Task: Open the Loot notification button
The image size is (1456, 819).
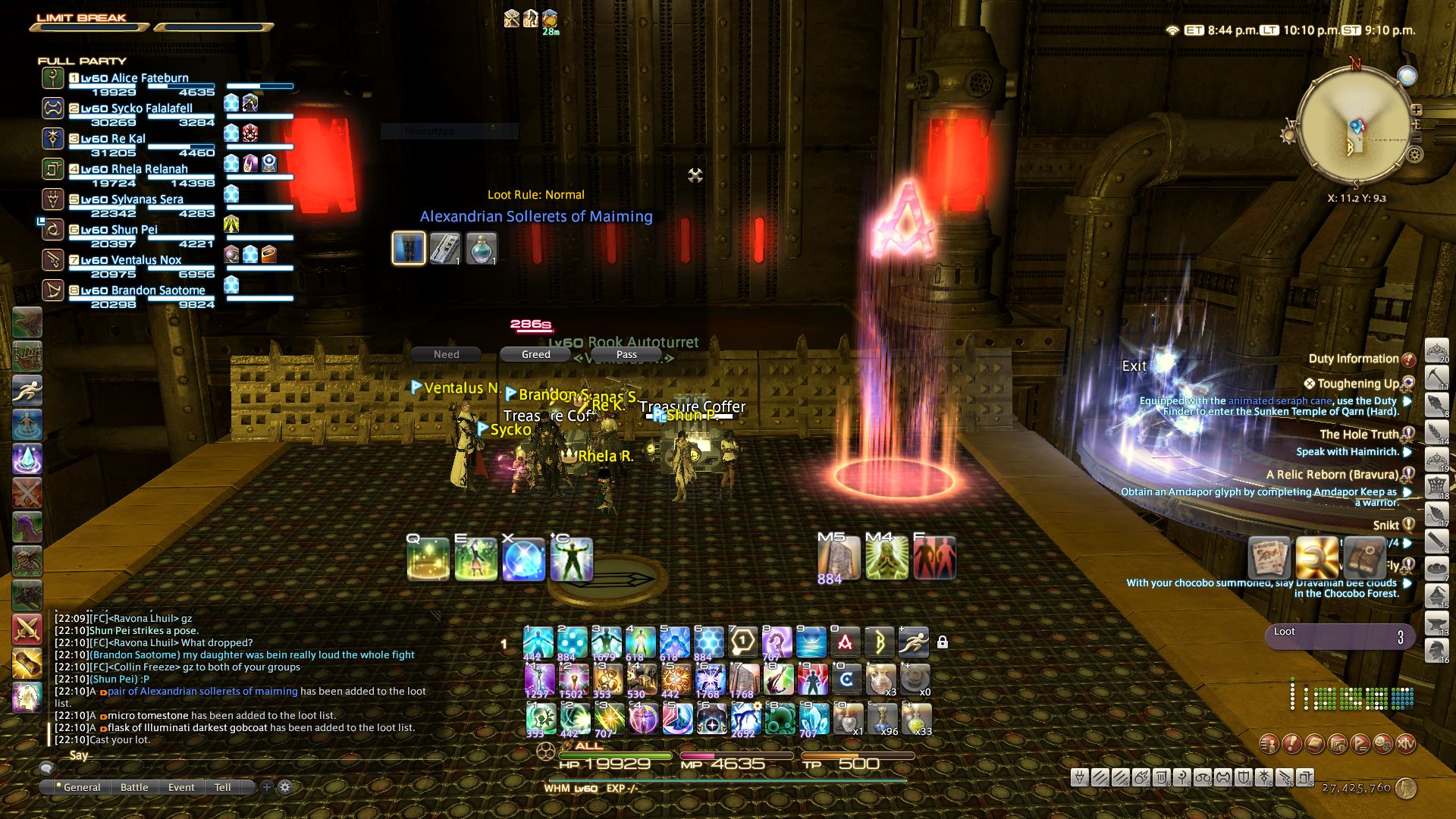Action: (x=1339, y=635)
